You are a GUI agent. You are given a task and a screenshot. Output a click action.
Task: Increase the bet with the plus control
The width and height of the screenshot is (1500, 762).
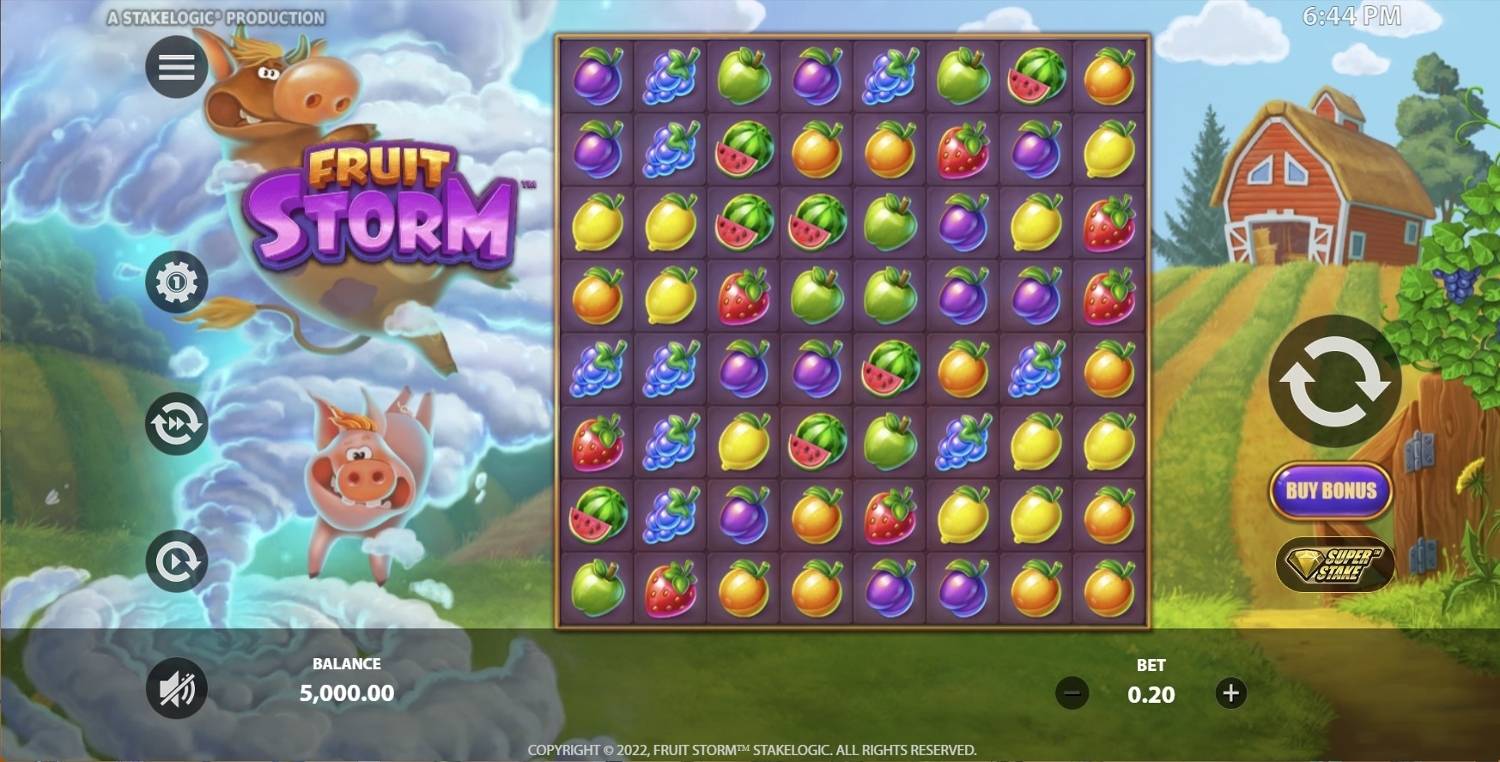1230,691
